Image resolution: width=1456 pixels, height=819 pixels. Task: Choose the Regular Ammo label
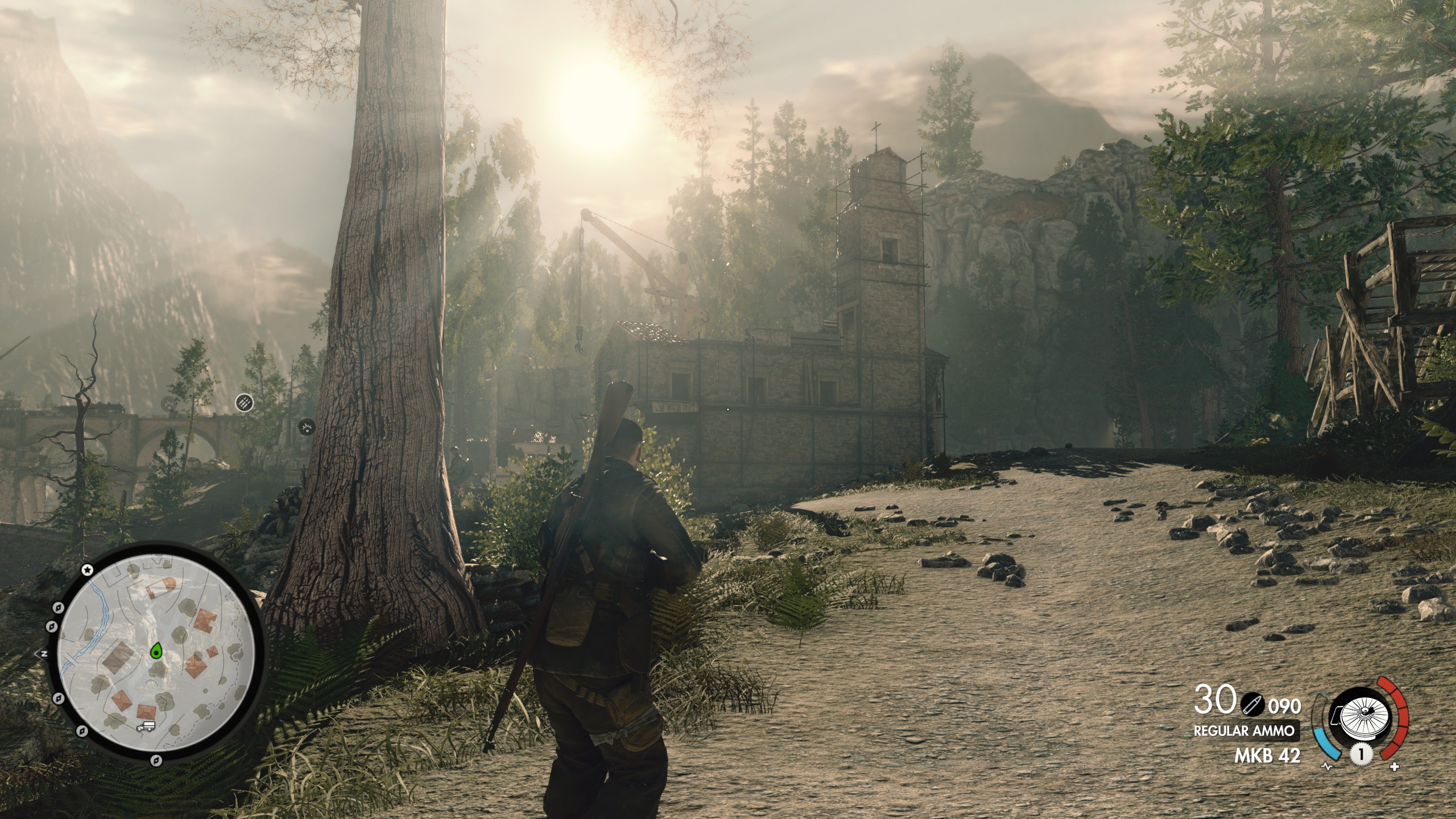[x=1246, y=731]
